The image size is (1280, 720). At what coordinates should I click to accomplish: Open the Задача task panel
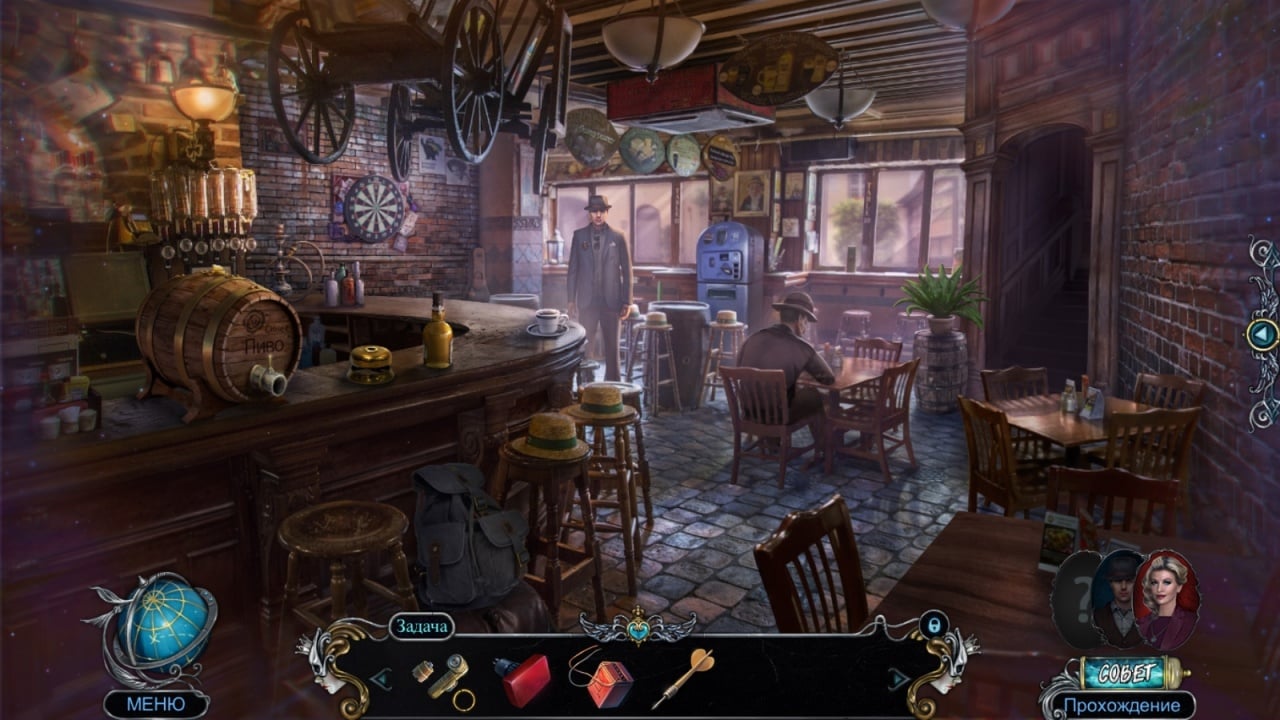pyautogui.click(x=421, y=627)
